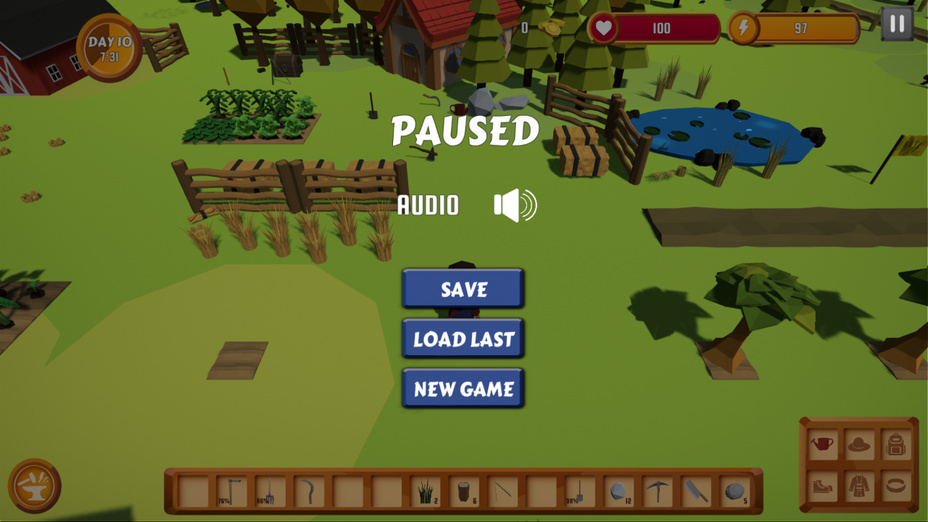Equip the pickaxe from the hotbar

[x=658, y=491]
